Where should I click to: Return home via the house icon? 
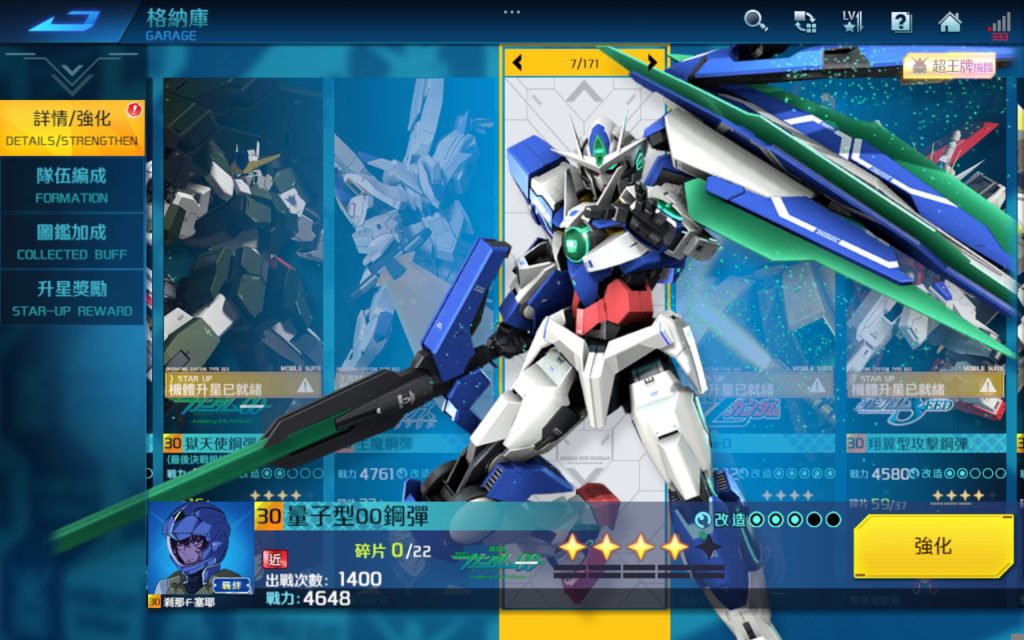pyautogui.click(x=949, y=21)
